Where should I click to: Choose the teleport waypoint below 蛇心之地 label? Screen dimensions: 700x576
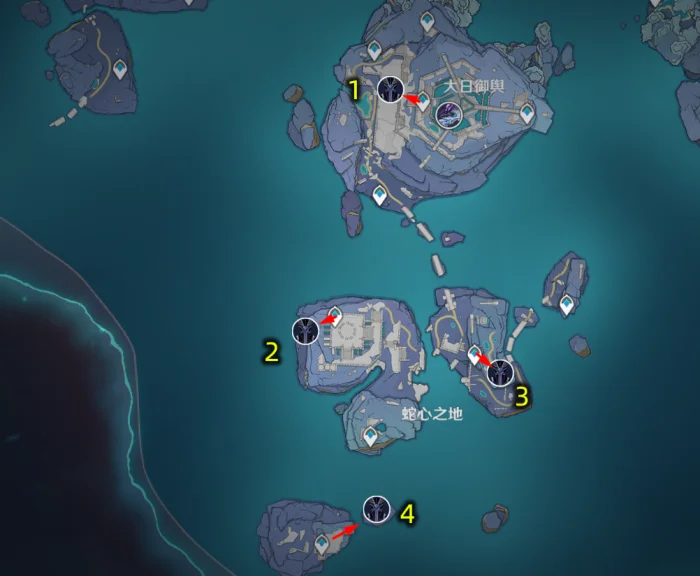(x=372, y=436)
